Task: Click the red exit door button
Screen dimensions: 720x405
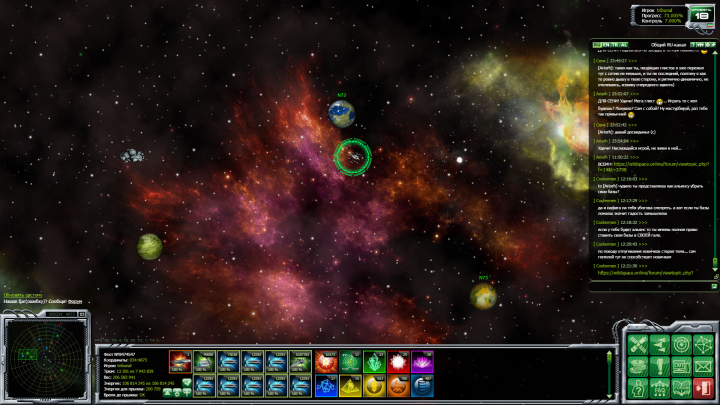Action: [703, 387]
